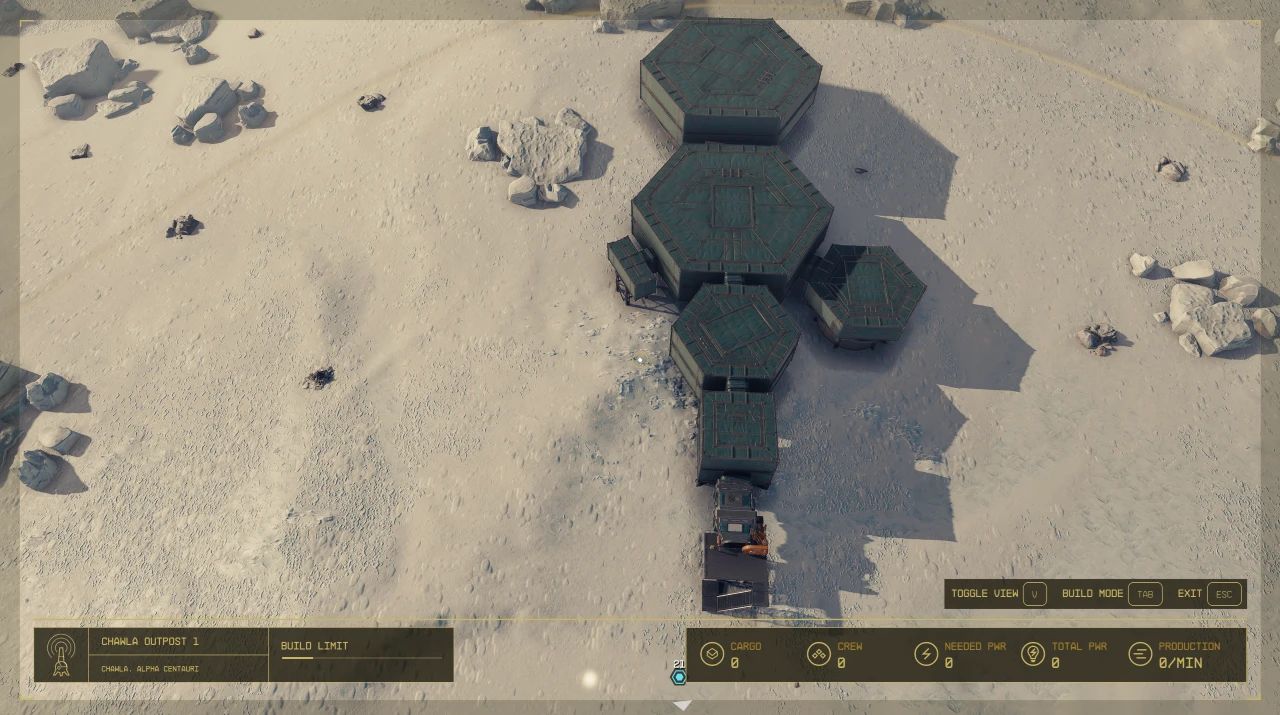Switch to Build Mode
Image resolution: width=1280 pixels, height=715 pixels.
point(1145,594)
